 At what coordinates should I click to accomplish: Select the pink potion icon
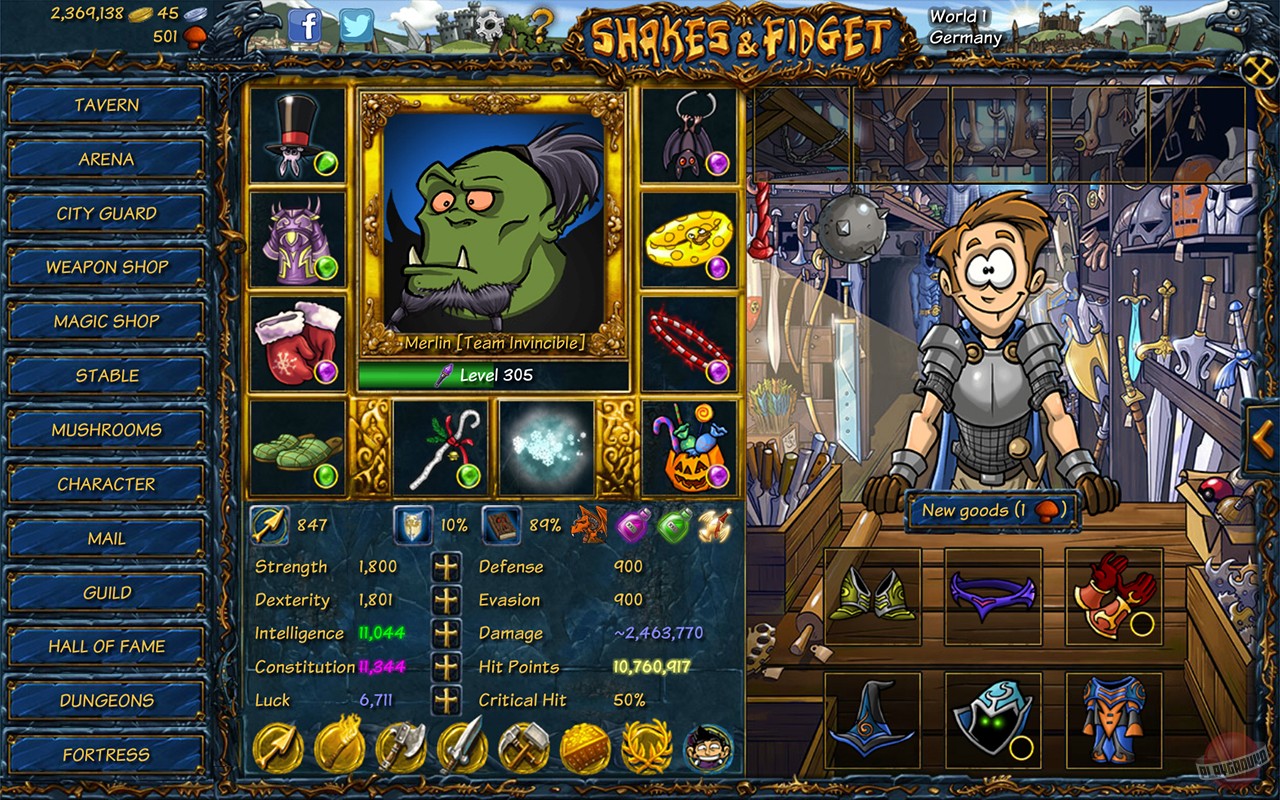(x=631, y=522)
